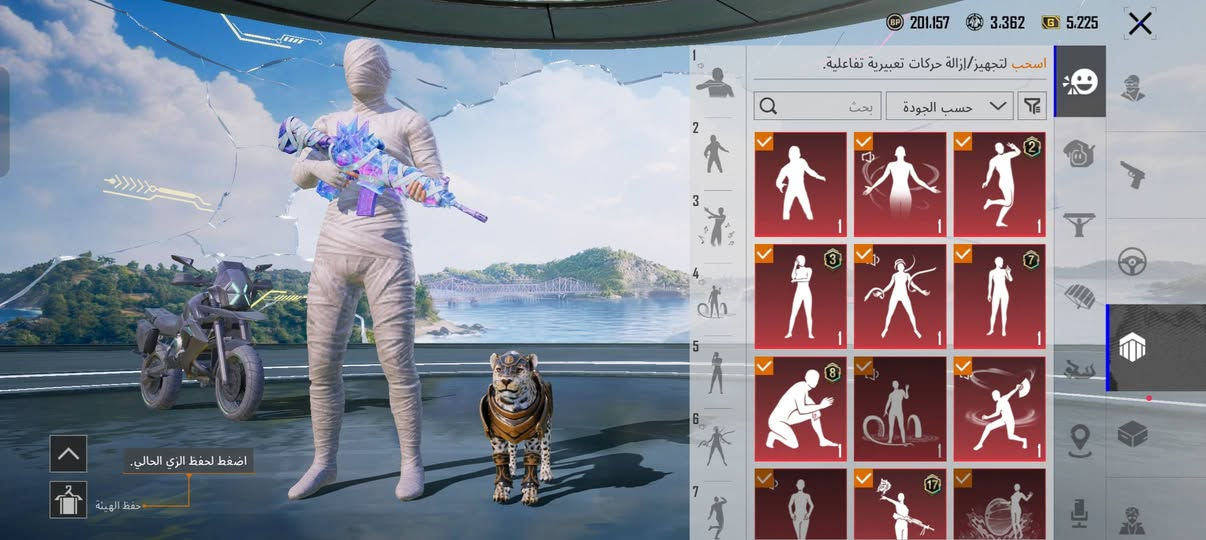Pick the hat-throwing emote tile
1206x540 pixels.
[x=999, y=409]
